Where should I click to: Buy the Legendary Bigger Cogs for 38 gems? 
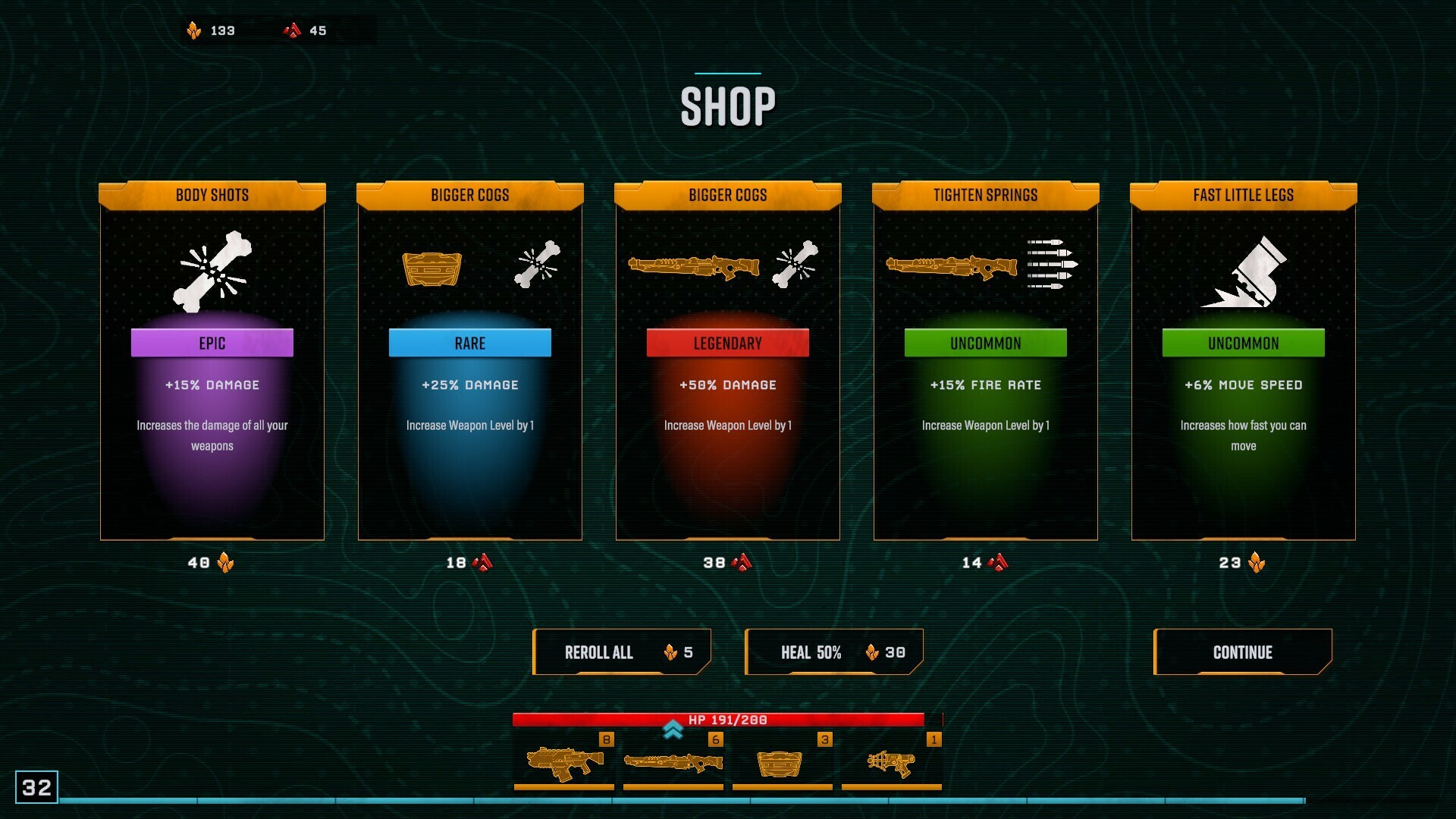pos(726,562)
